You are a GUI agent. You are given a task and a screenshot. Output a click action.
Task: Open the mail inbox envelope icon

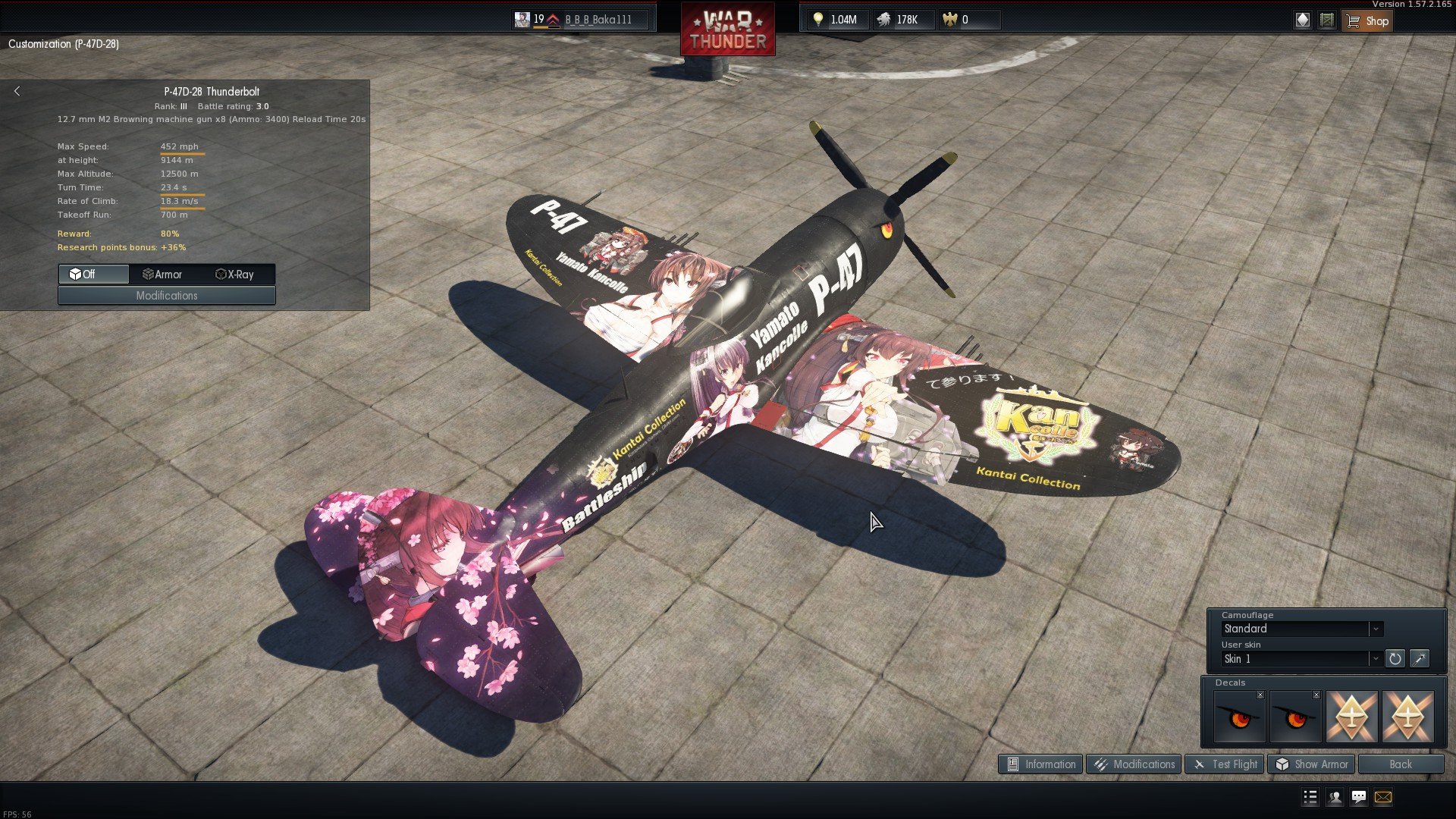tap(1382, 797)
